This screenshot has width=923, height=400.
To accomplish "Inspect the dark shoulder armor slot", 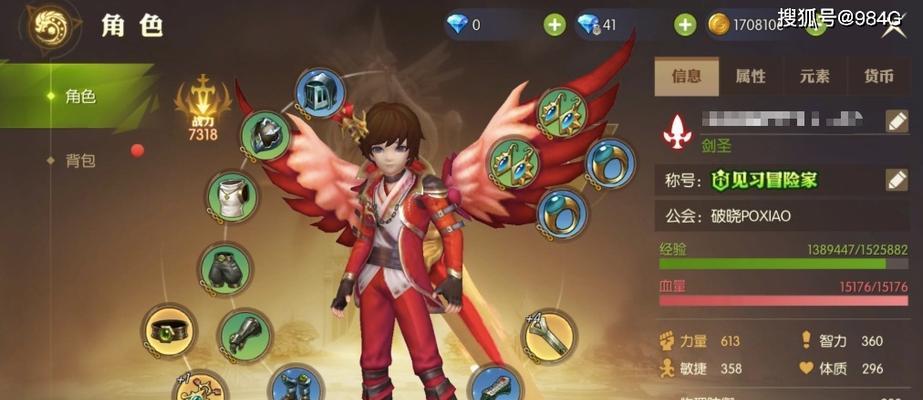I will tap(268, 136).
